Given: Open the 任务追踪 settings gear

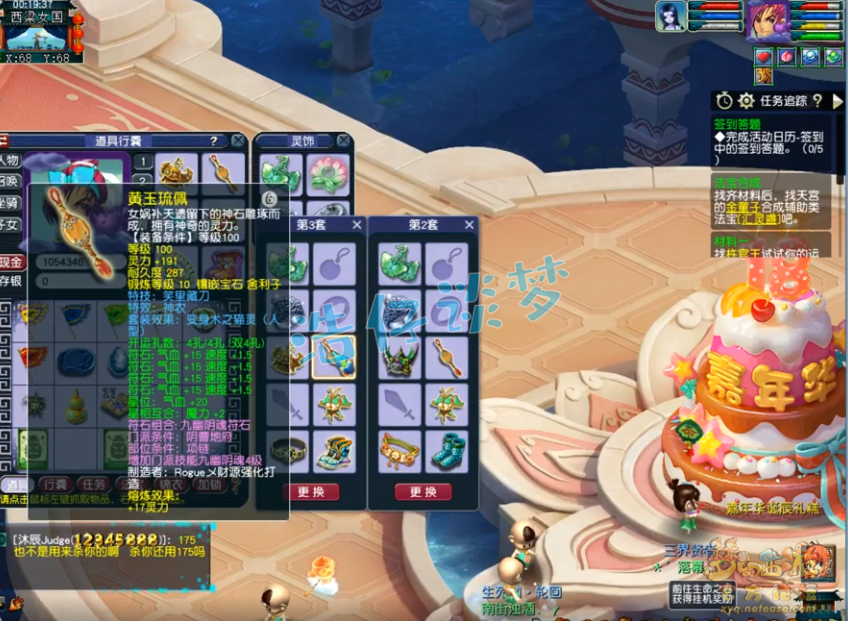Looking at the screenshot, I should (x=746, y=101).
